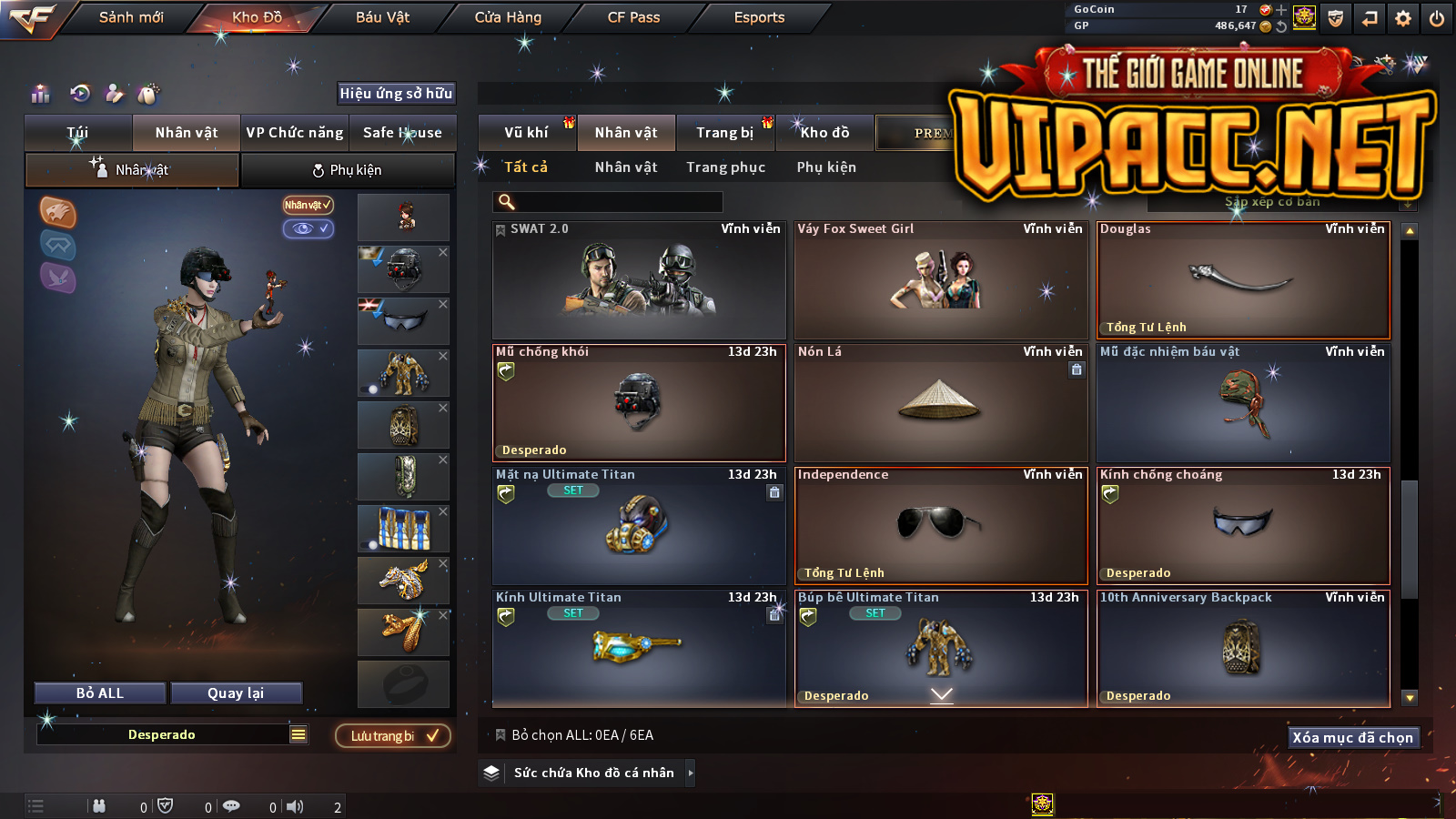Image resolution: width=1456 pixels, height=819 pixels.
Task: Go to the Esports tab
Action: coord(759,17)
